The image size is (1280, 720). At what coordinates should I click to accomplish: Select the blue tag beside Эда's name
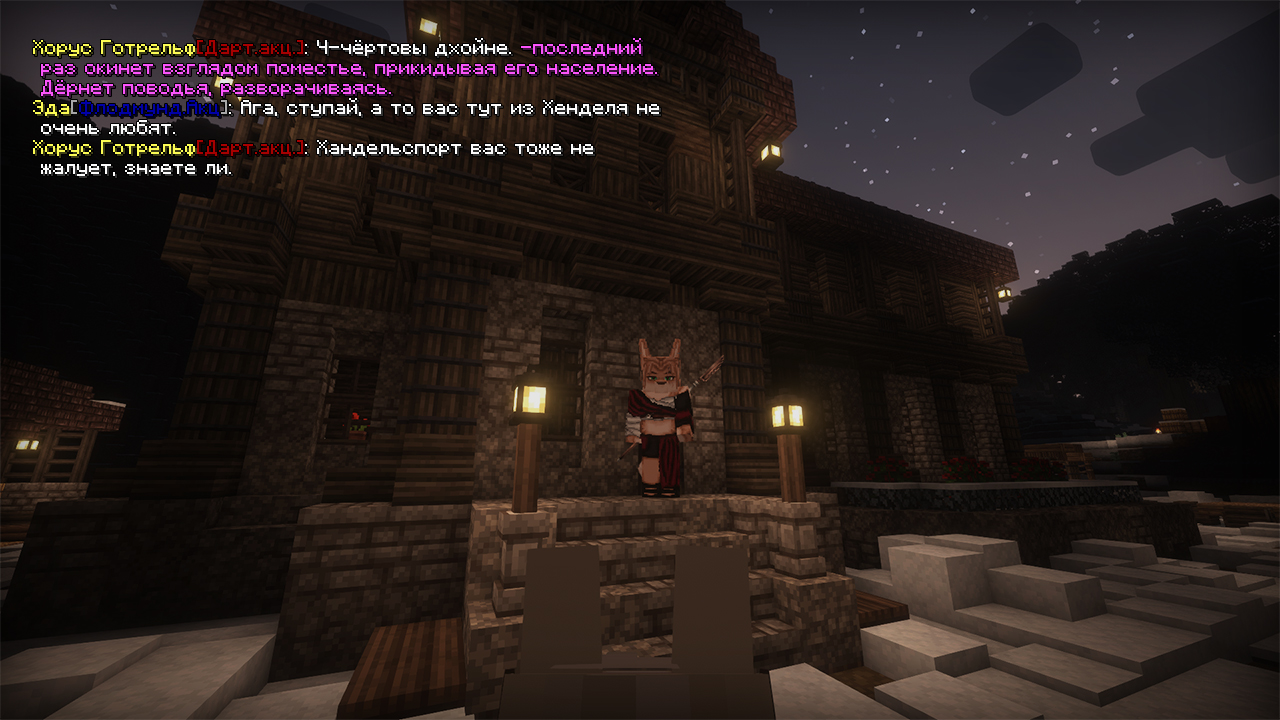149,108
